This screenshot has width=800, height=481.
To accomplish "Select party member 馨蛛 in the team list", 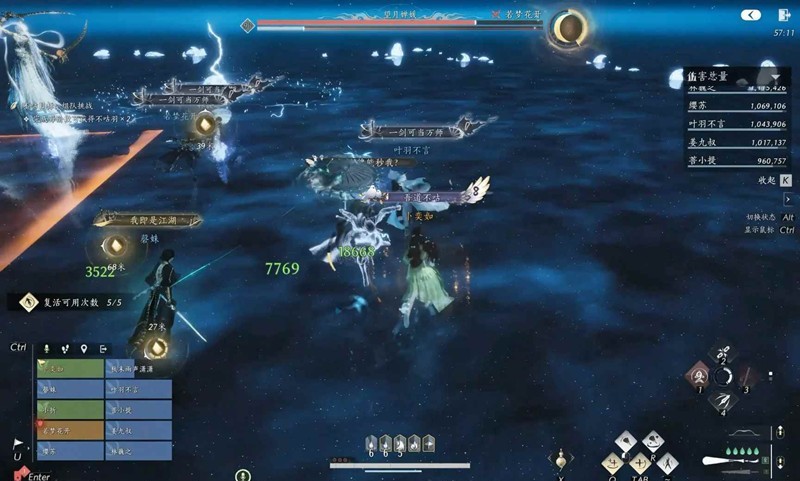I will (69, 389).
